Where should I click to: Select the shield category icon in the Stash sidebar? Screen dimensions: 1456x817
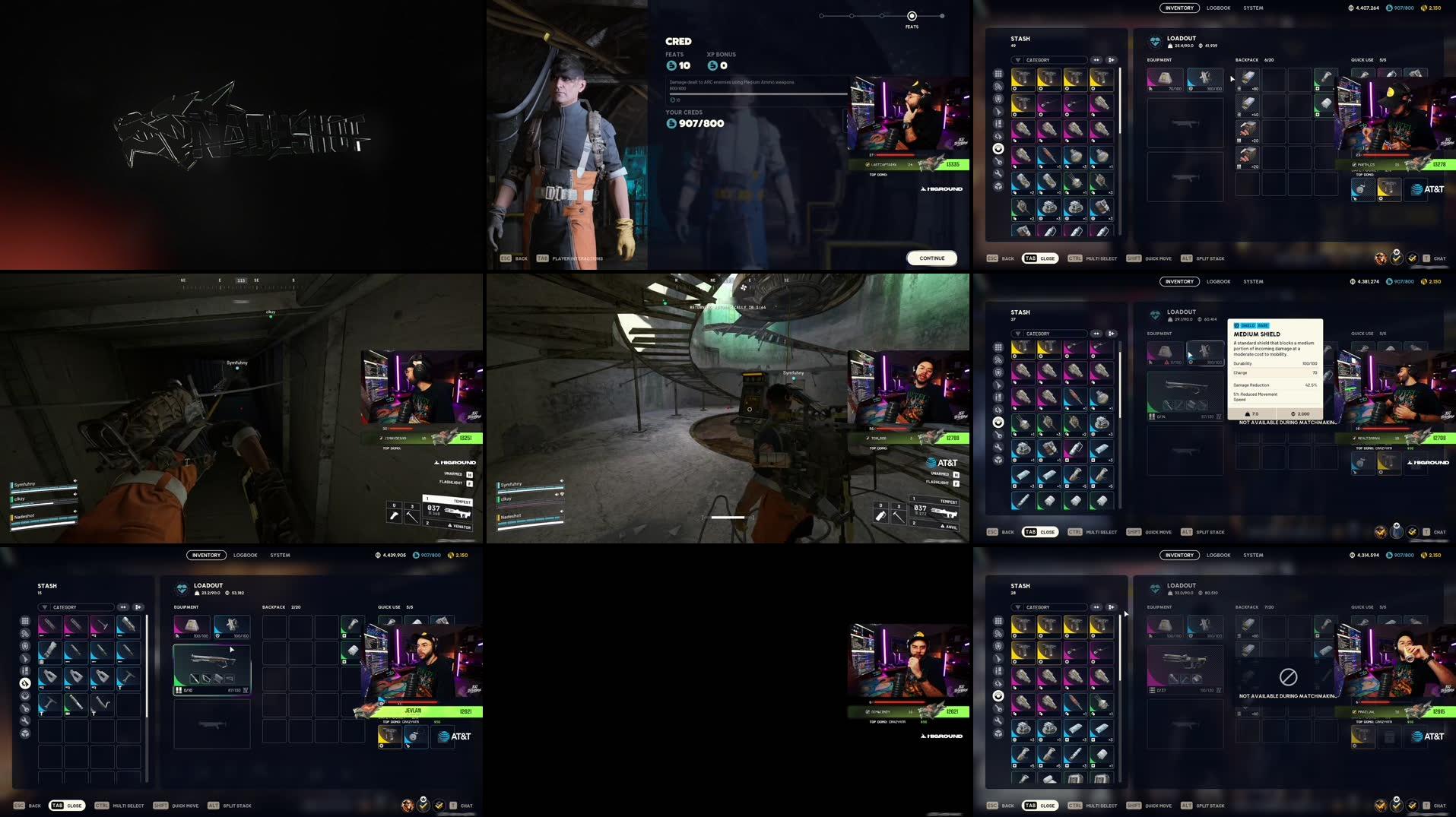point(998,99)
